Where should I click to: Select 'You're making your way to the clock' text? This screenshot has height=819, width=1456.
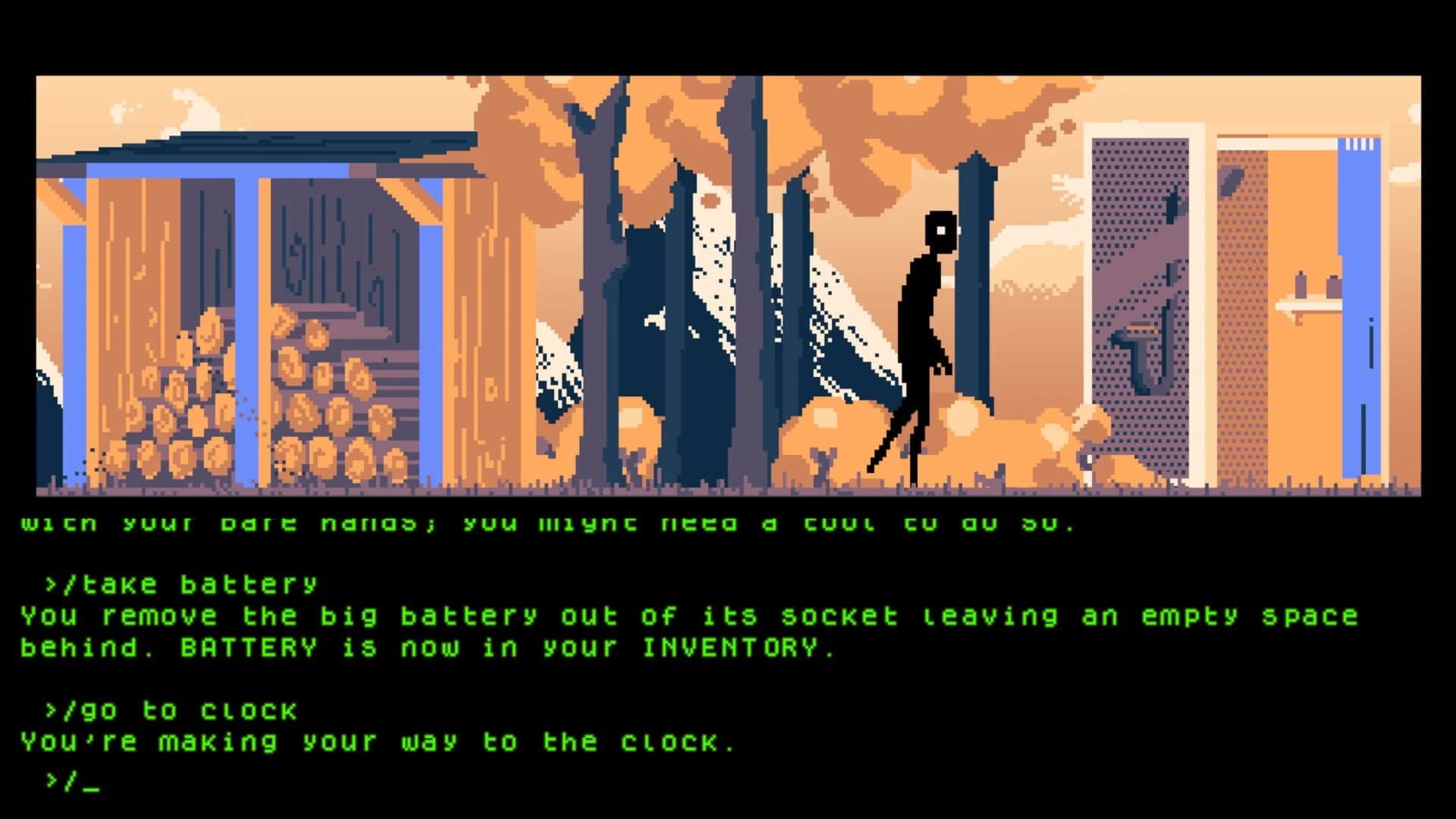tap(379, 741)
